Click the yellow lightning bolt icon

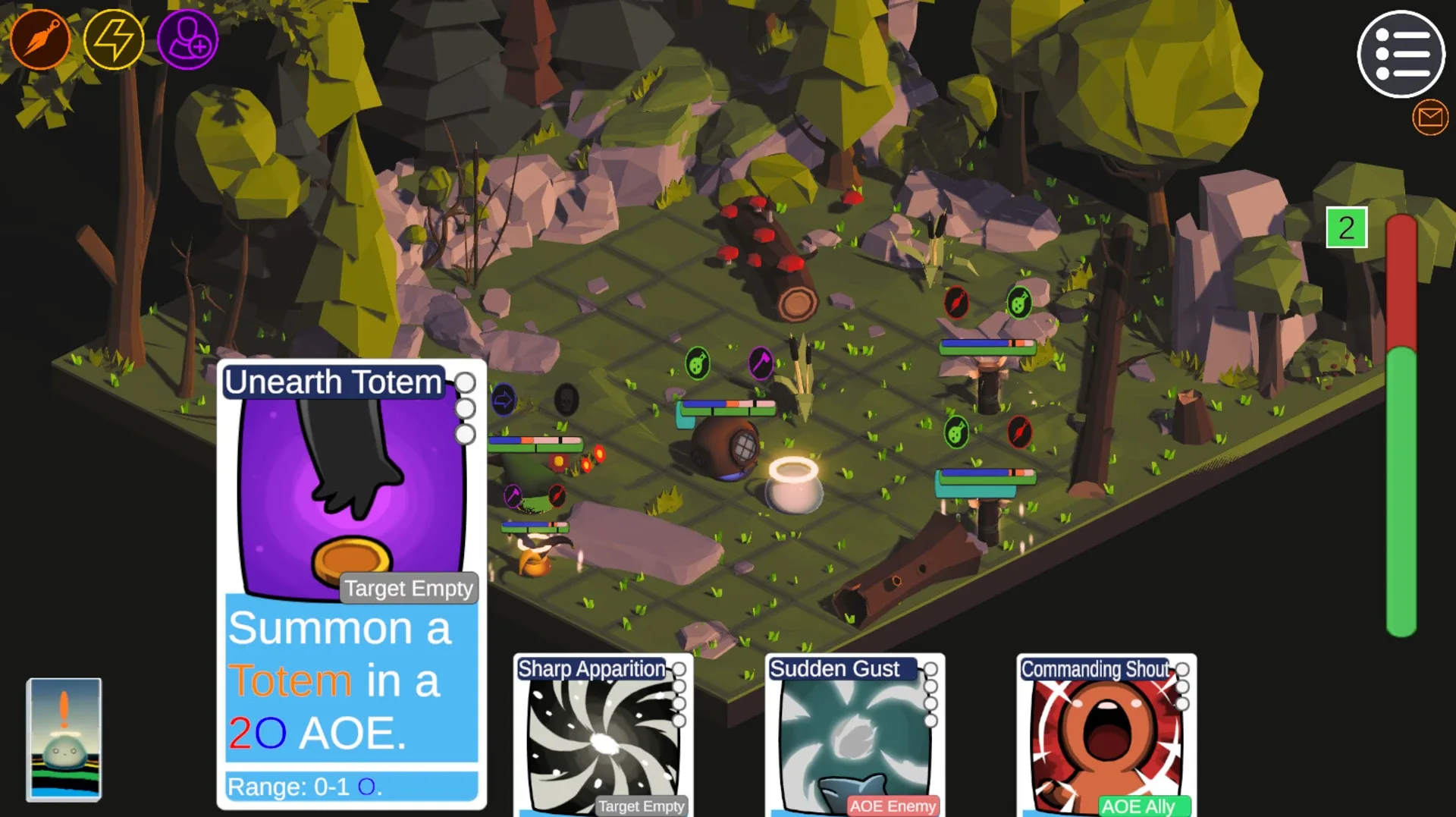click(114, 39)
